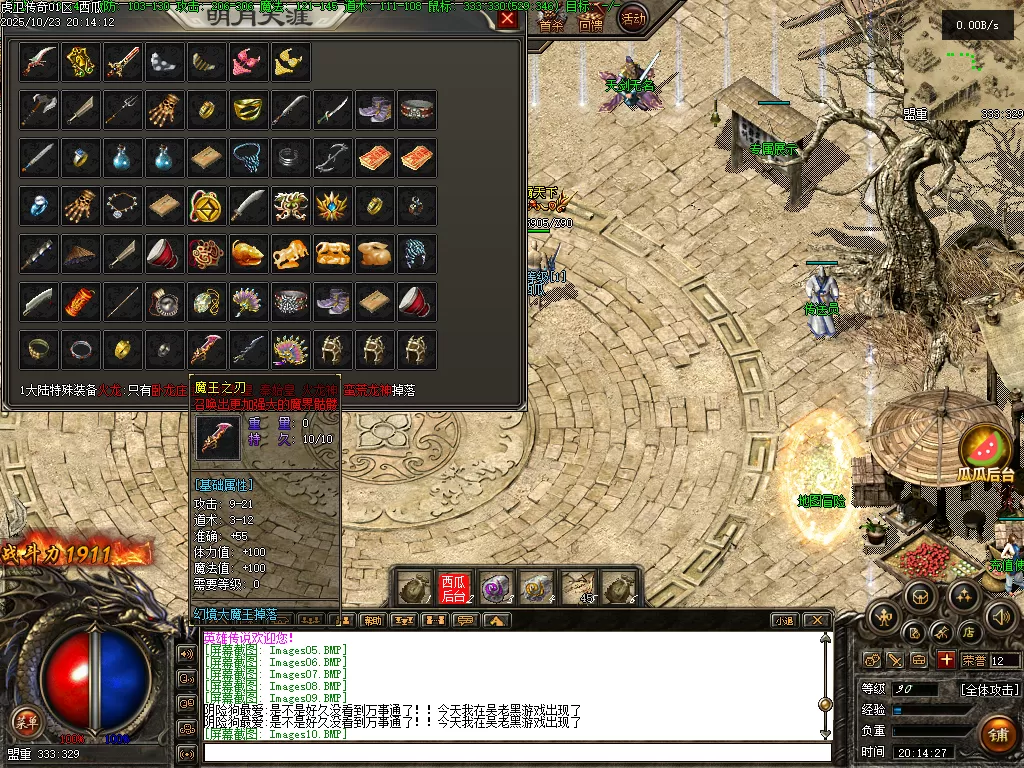Close the item panel with the red X

pyautogui.click(x=508, y=19)
